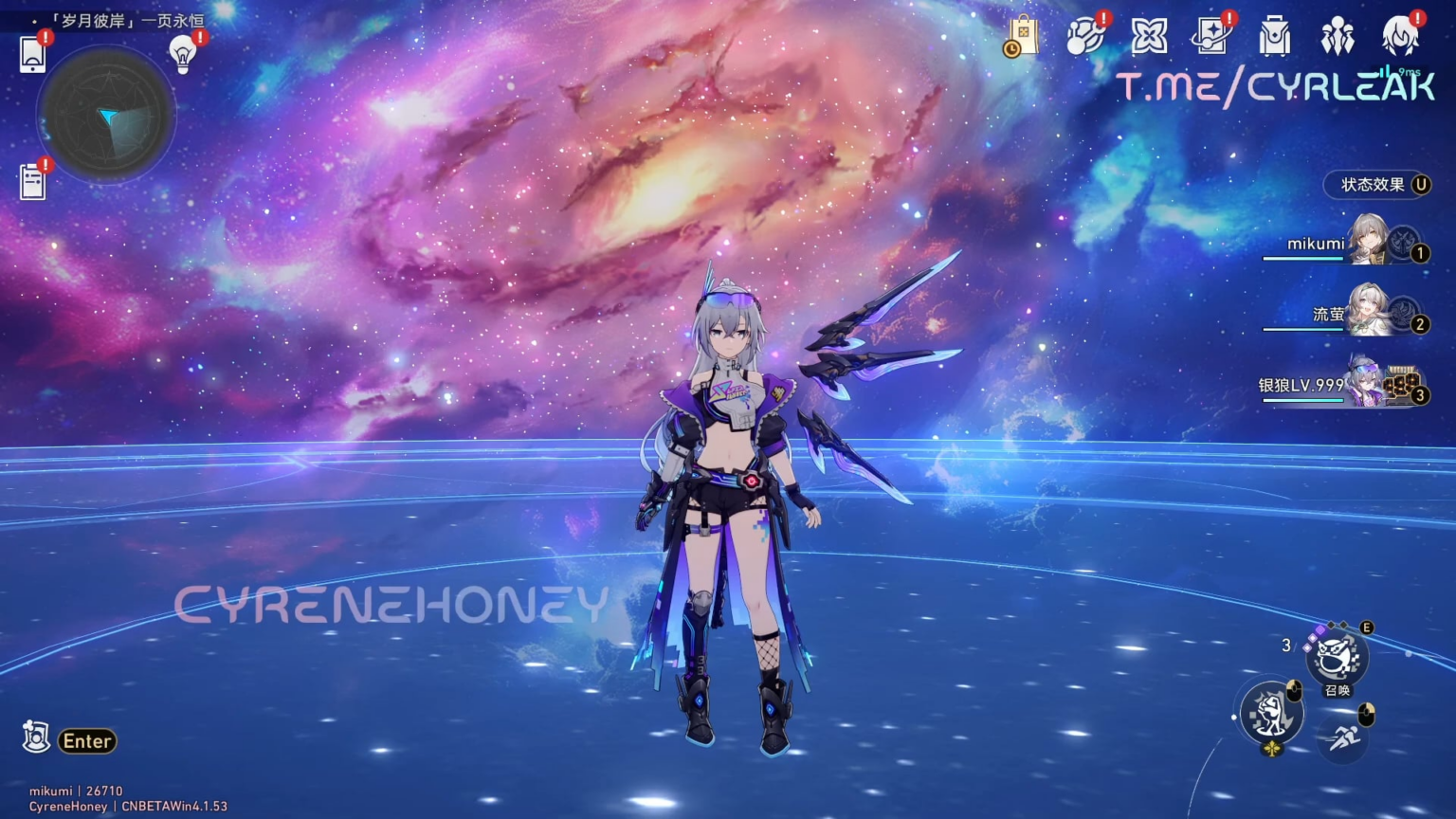The image size is (1456, 819).
Task: Open the in-game shop bag icon
Action: click(x=1025, y=38)
